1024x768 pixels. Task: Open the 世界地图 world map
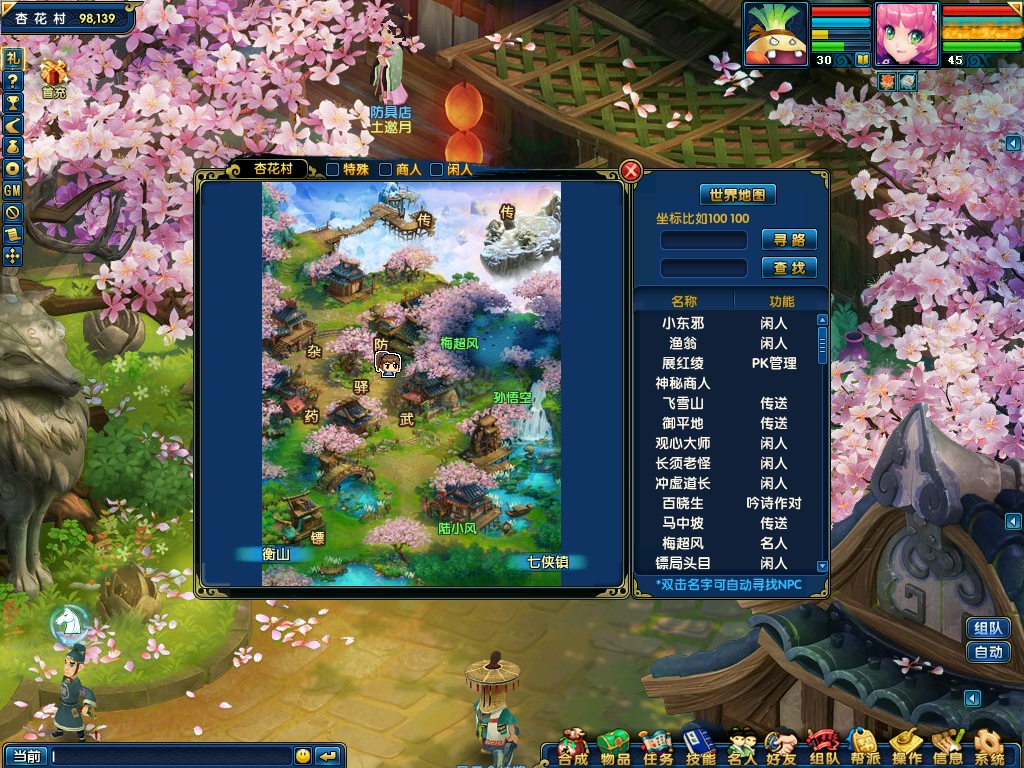point(737,195)
